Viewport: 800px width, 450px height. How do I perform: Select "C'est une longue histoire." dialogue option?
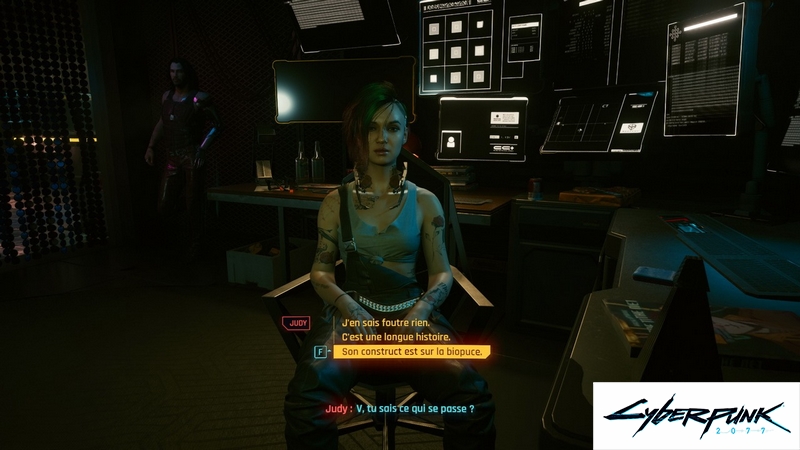(x=395, y=337)
